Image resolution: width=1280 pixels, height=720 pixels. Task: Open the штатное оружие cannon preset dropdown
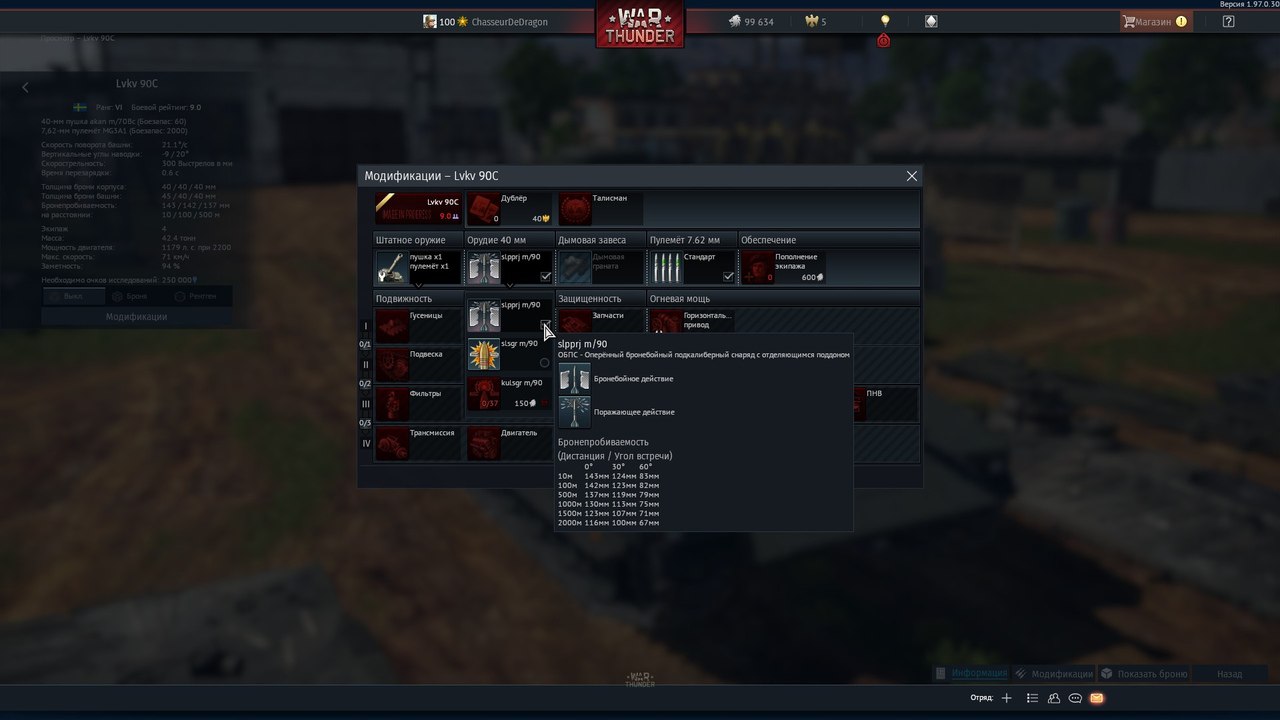click(418, 268)
